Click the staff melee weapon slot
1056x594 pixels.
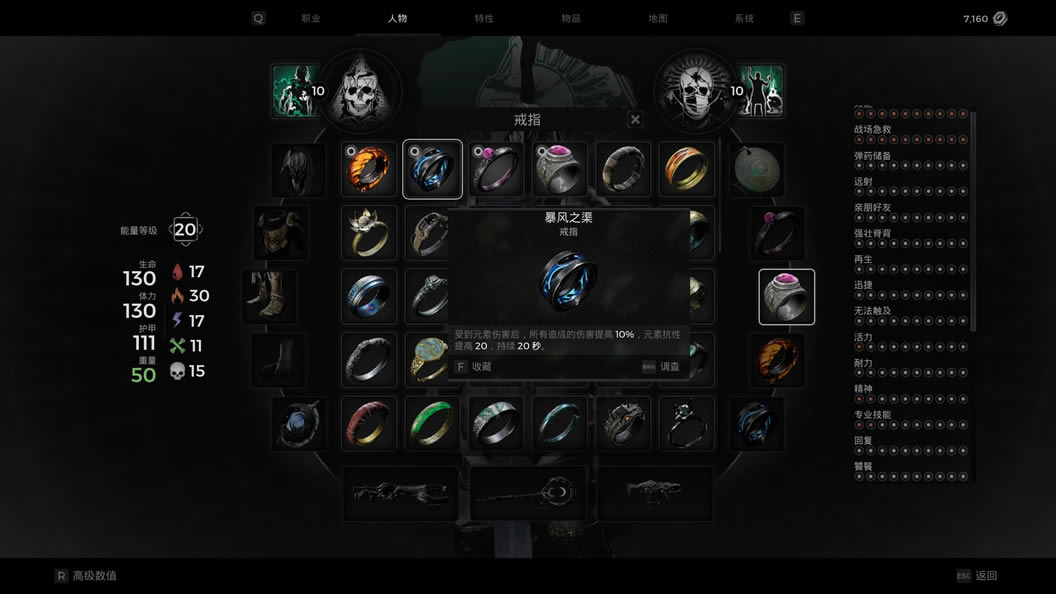tap(528, 493)
